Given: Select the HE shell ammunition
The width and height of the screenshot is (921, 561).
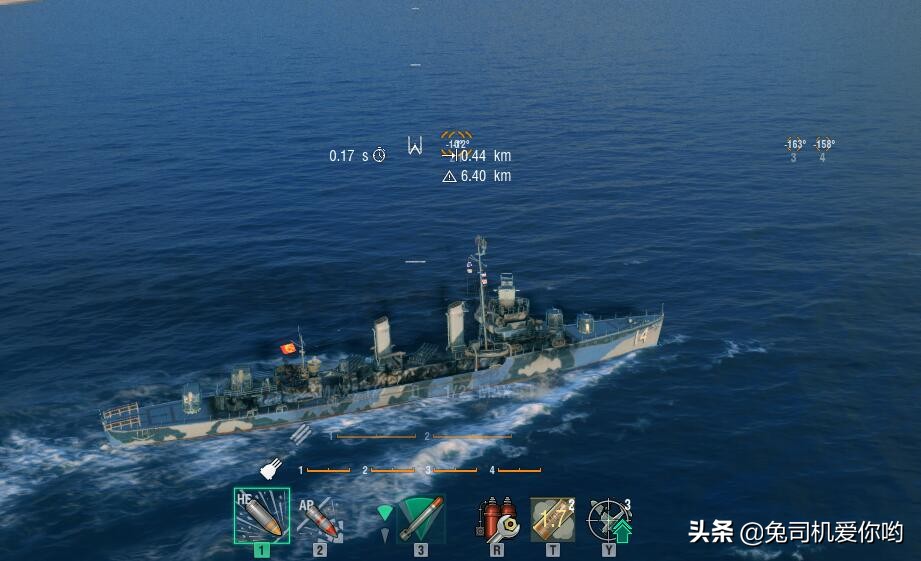Looking at the screenshot, I should pyautogui.click(x=261, y=516).
